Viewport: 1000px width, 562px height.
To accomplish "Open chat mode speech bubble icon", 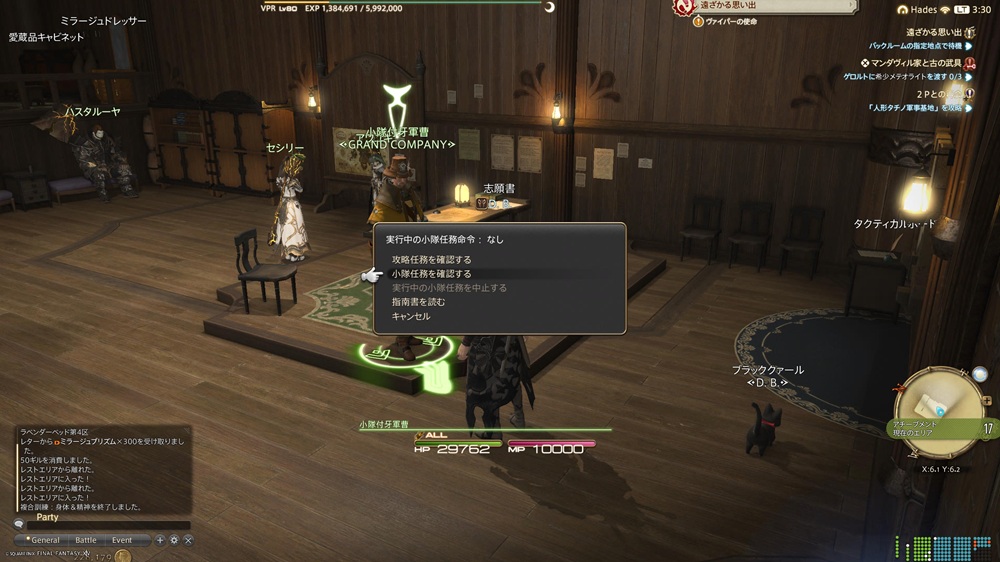I will tap(19, 524).
